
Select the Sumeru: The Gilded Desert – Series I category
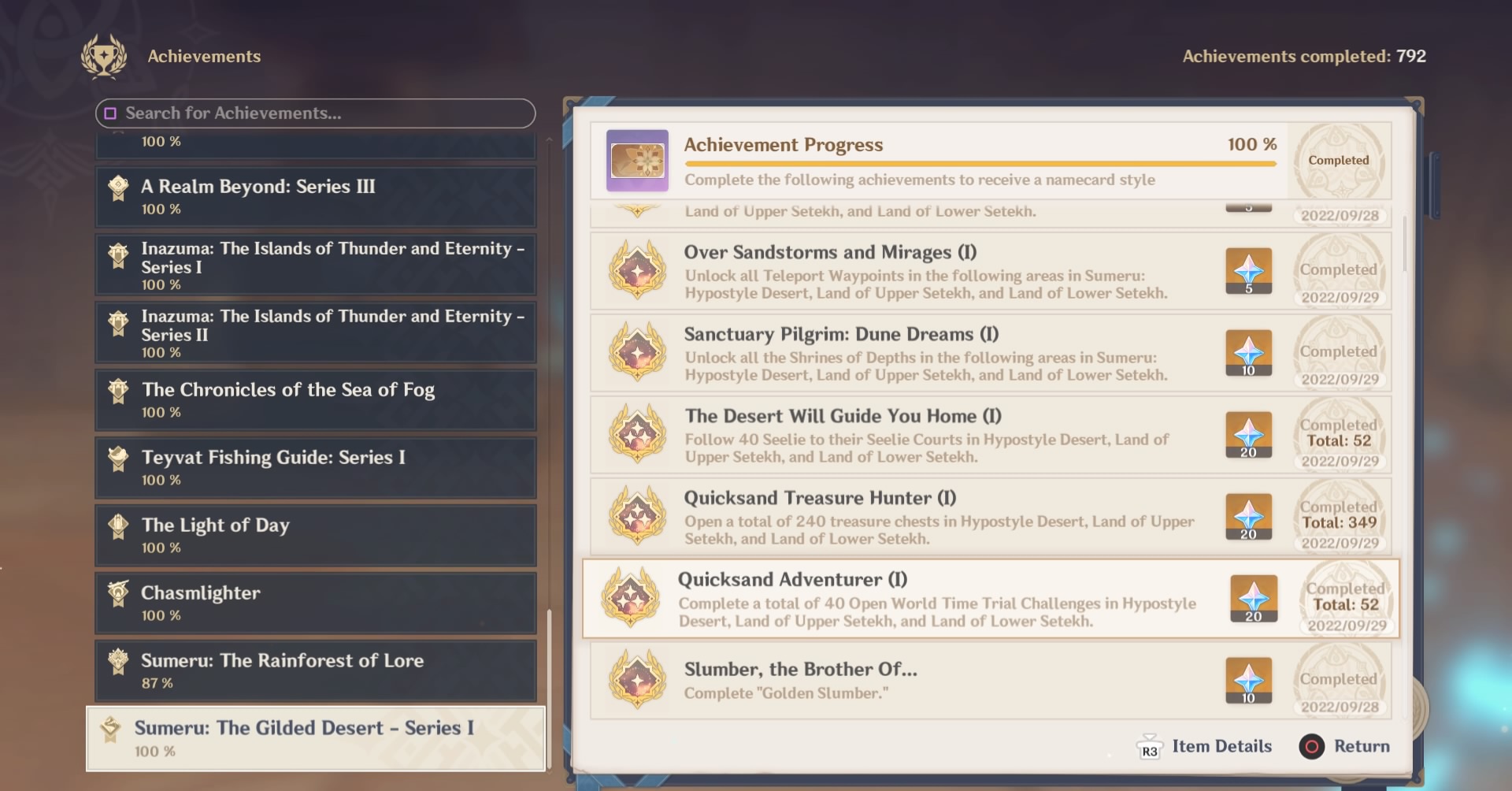315,737
